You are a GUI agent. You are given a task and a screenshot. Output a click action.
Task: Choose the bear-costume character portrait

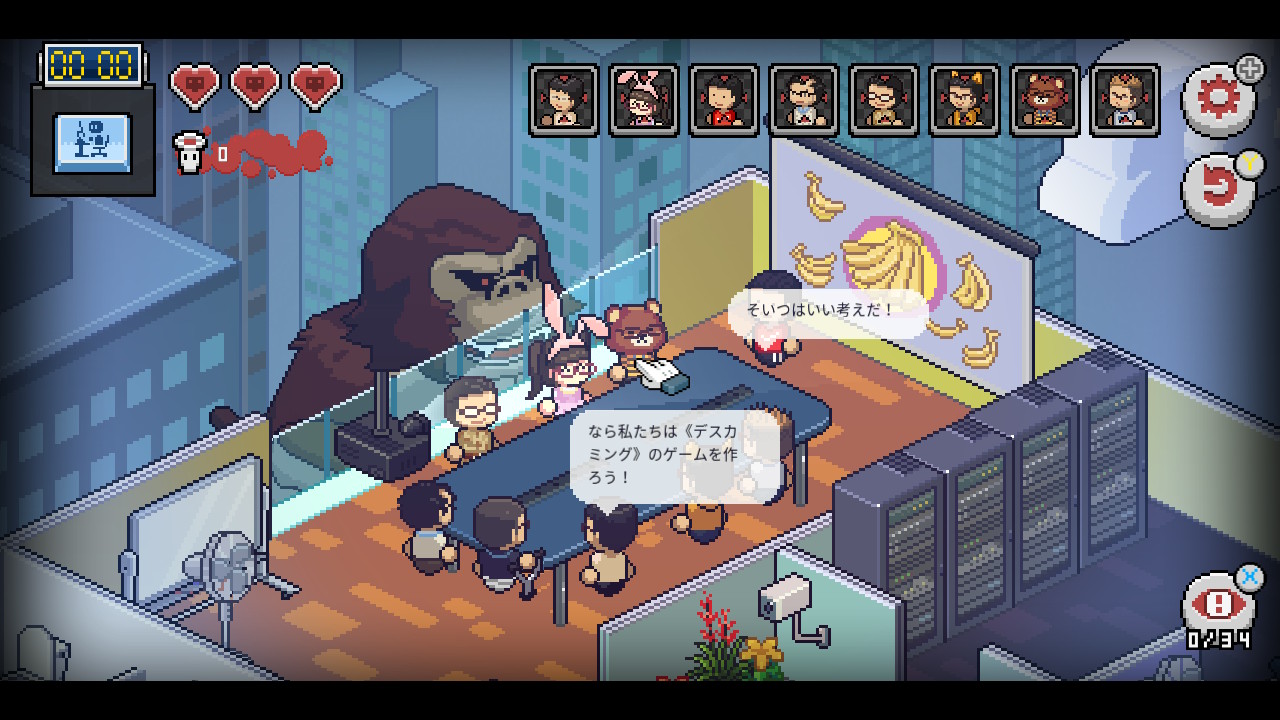pyautogui.click(x=1045, y=100)
